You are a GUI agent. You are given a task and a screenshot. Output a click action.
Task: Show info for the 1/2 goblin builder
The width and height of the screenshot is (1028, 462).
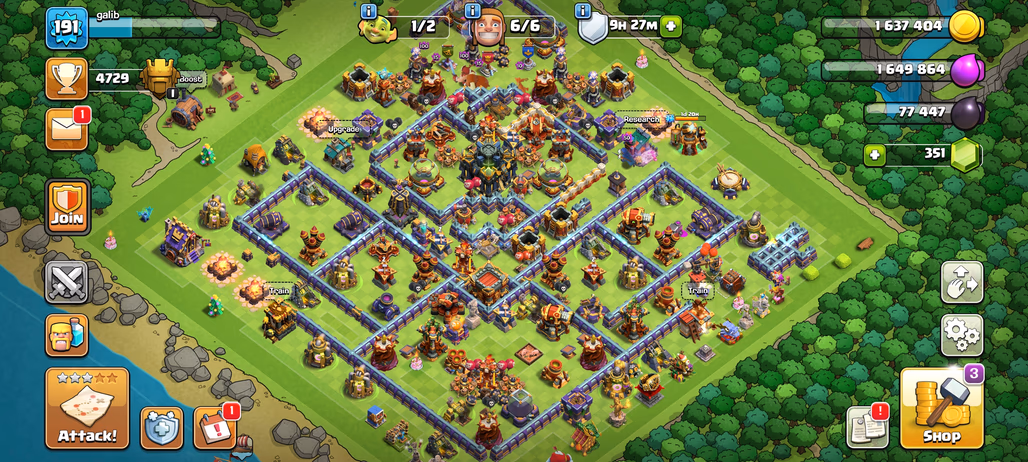pyautogui.click(x=368, y=11)
